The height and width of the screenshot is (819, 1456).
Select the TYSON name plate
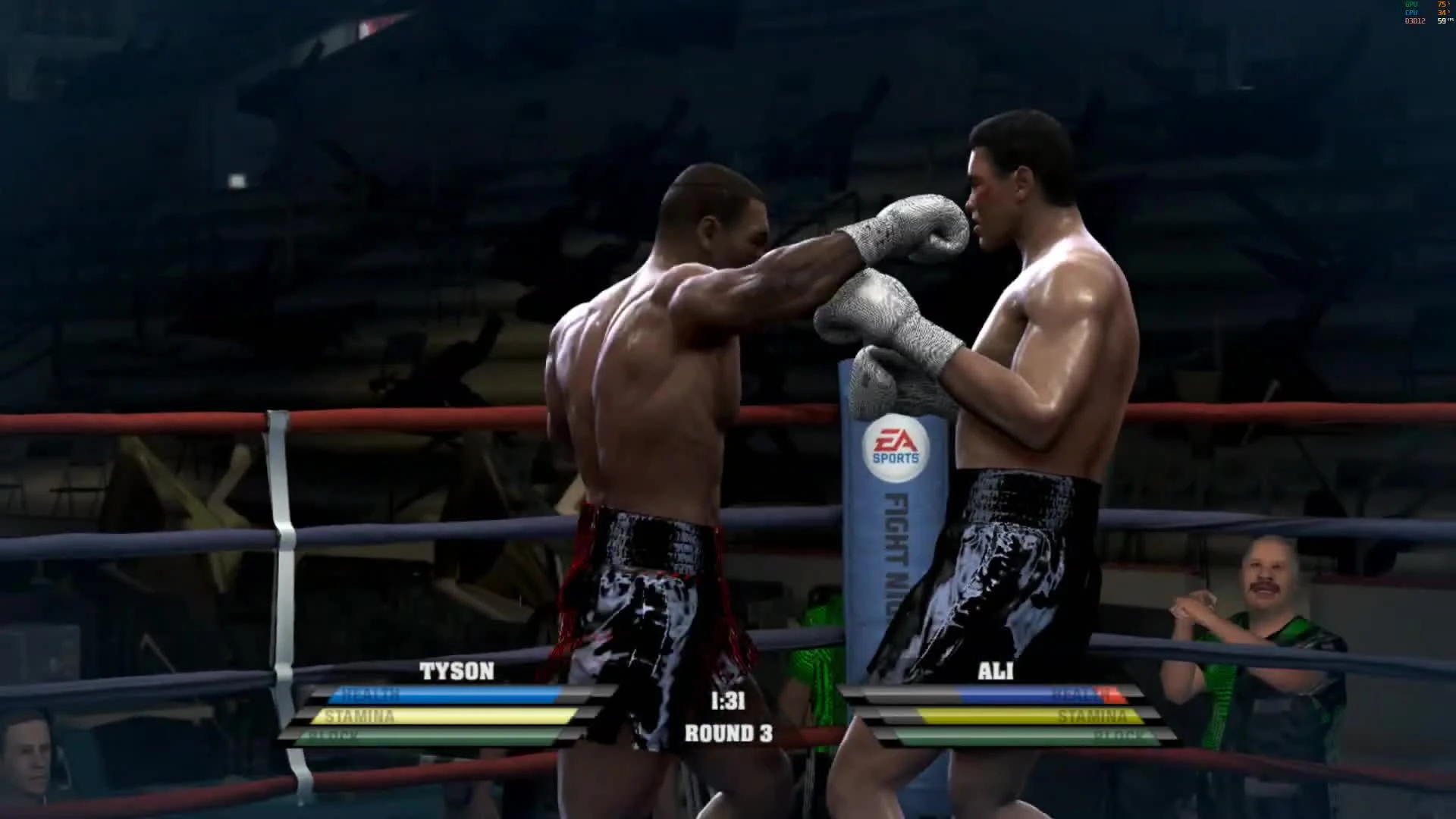pyautogui.click(x=455, y=672)
